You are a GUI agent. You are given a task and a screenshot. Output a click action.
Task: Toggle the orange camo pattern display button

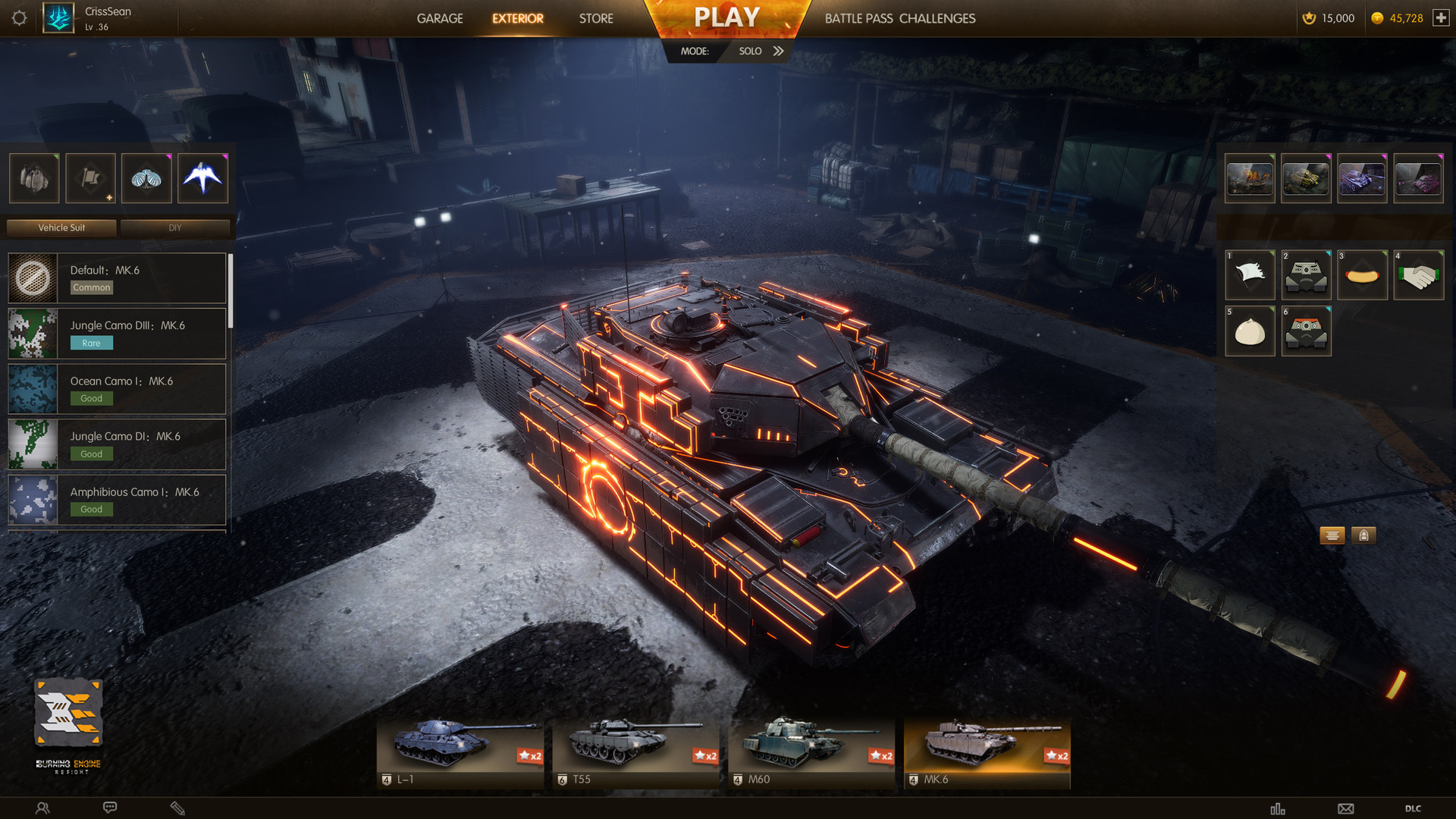pyautogui.click(x=1332, y=535)
